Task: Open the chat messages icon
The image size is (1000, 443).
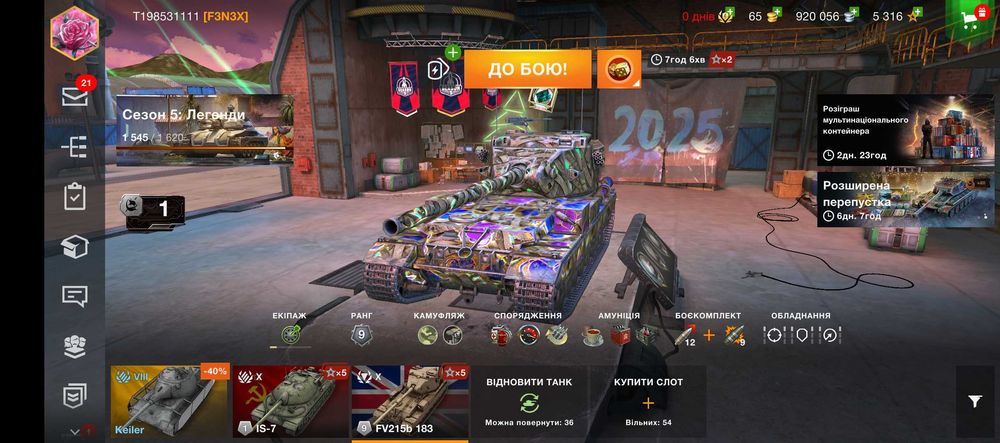Action: pyautogui.click(x=75, y=296)
